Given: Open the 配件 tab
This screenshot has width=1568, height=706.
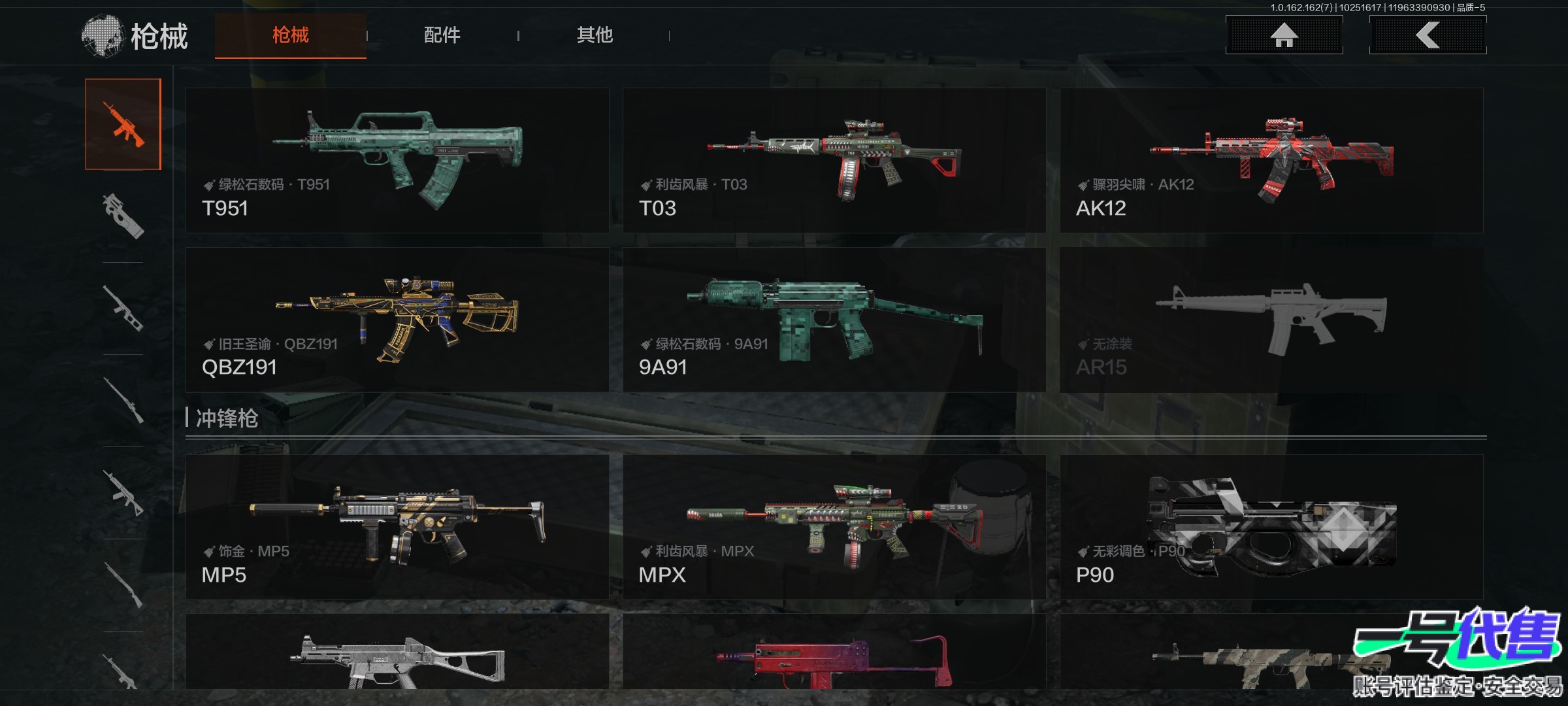Looking at the screenshot, I should (442, 35).
